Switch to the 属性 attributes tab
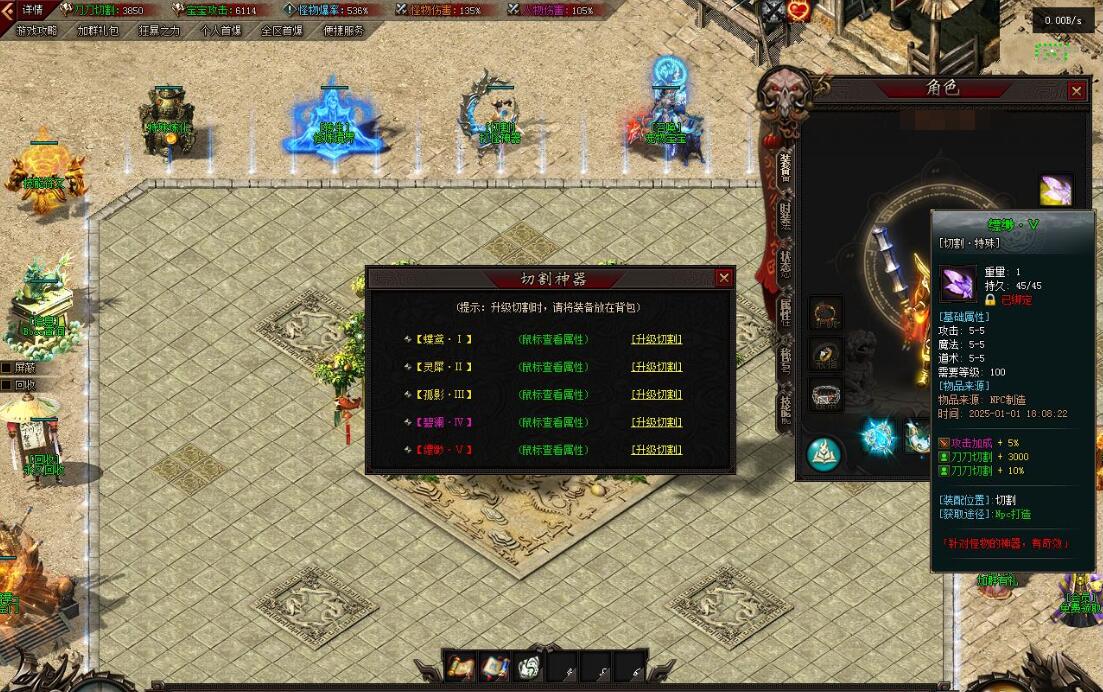 [786, 313]
